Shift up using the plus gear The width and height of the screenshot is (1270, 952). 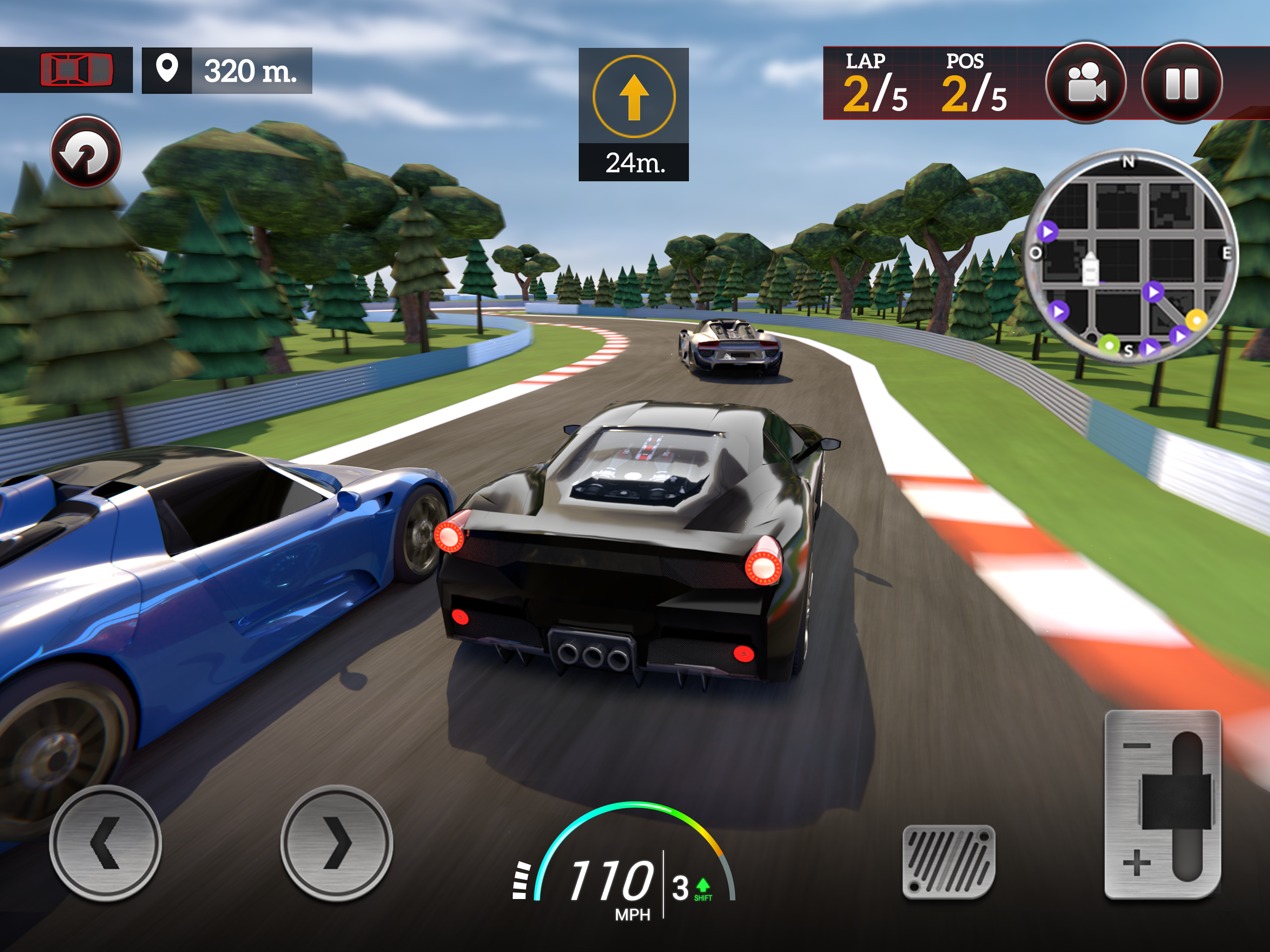[x=1137, y=863]
